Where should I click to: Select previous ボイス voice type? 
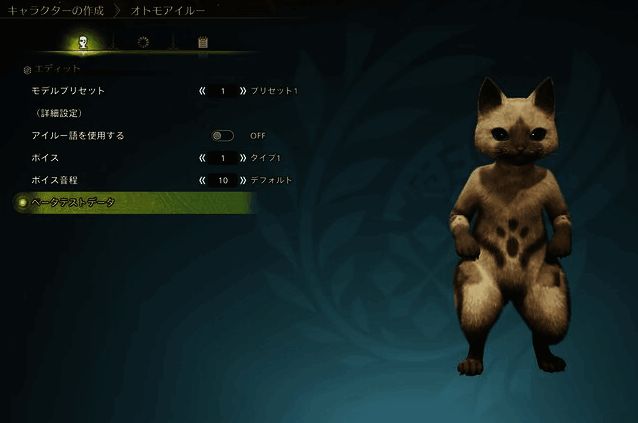[x=203, y=158]
